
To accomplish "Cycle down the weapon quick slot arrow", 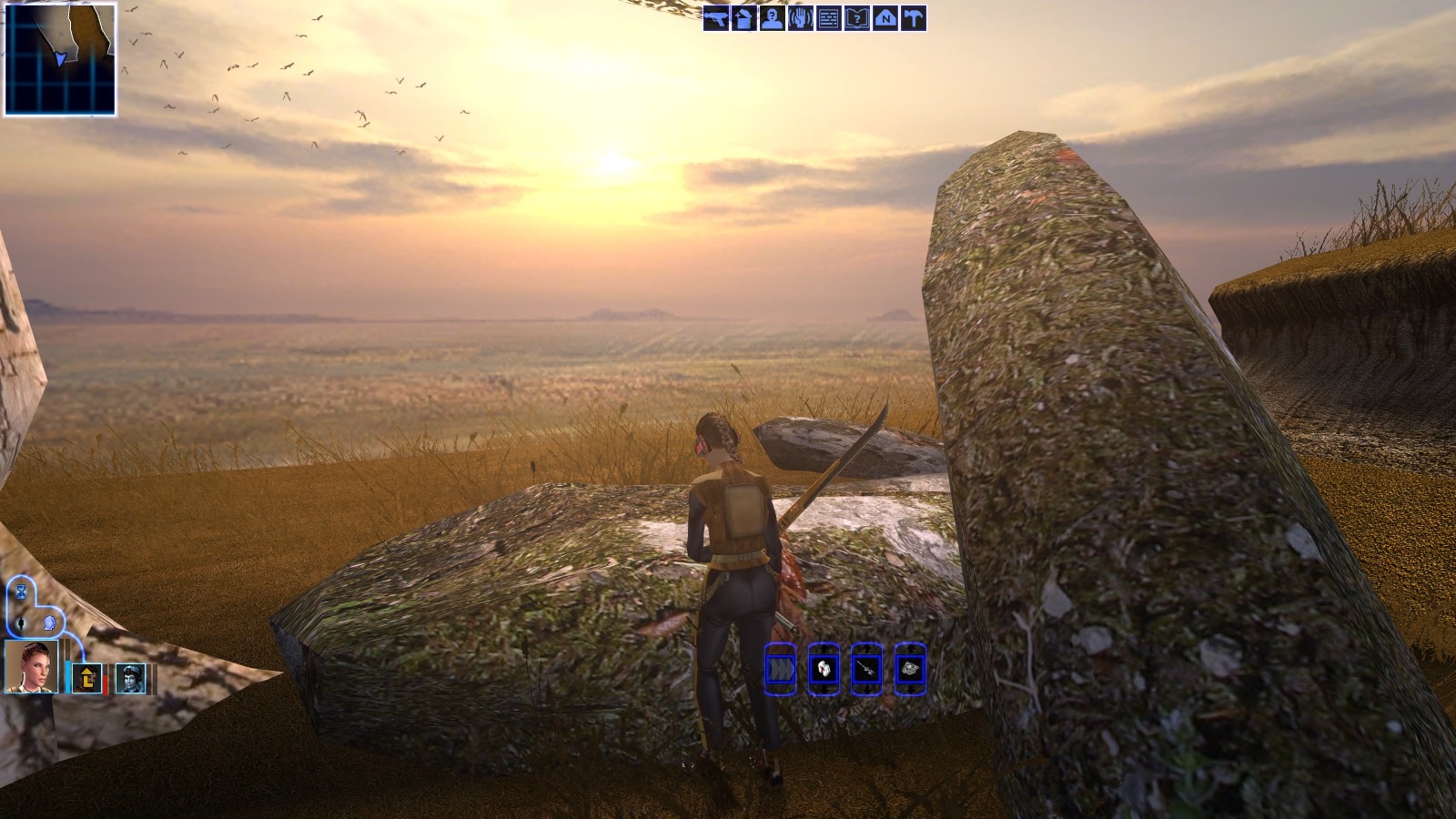I will 868,690.
